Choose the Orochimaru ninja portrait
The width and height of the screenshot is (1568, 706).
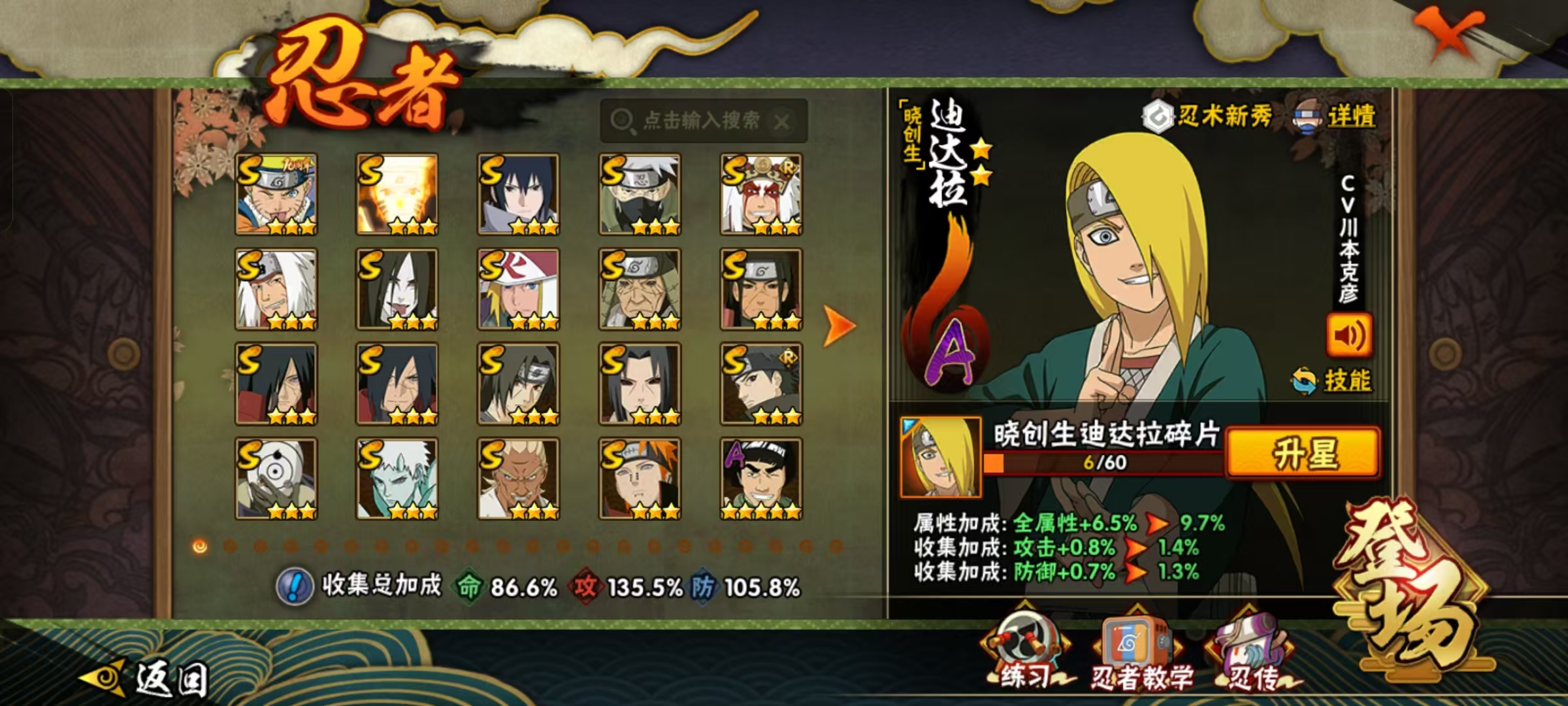397,289
